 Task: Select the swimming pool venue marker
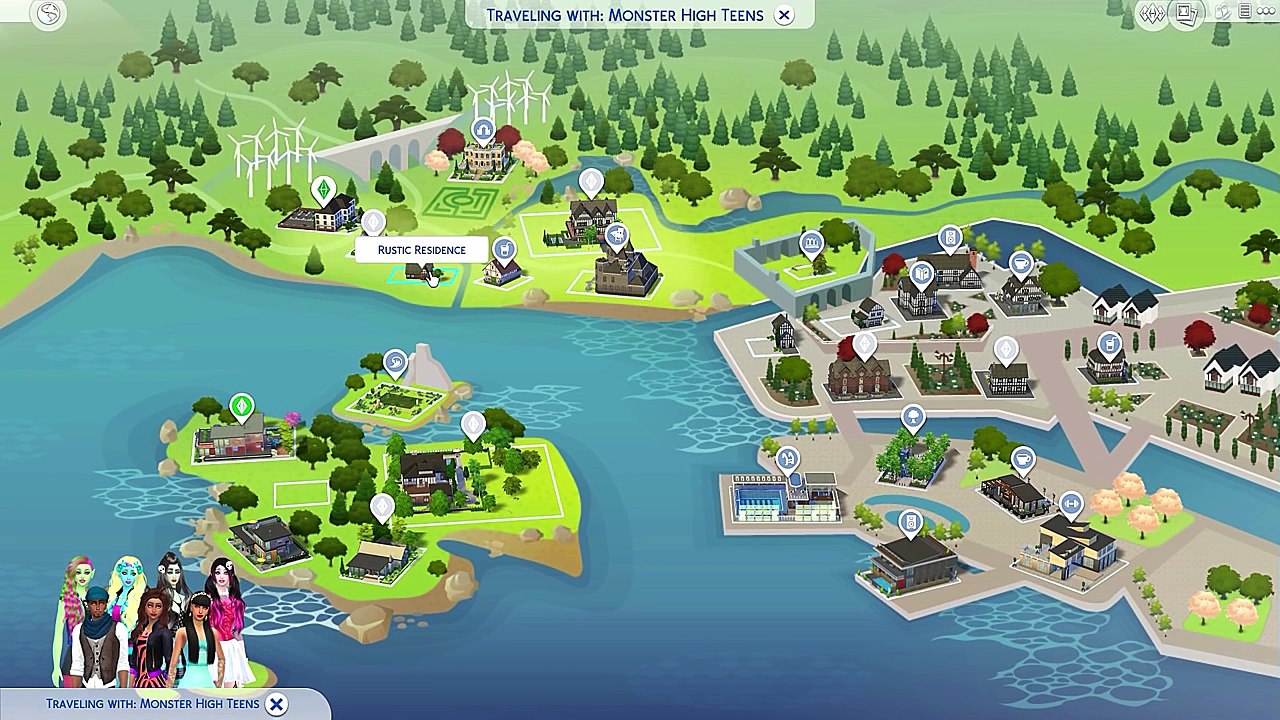[788, 459]
